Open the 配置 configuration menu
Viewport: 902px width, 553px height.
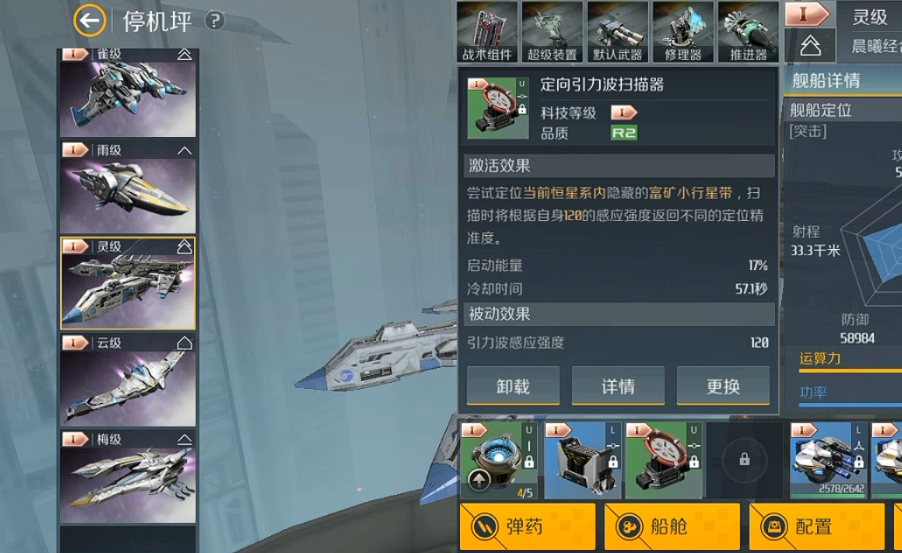click(x=817, y=526)
